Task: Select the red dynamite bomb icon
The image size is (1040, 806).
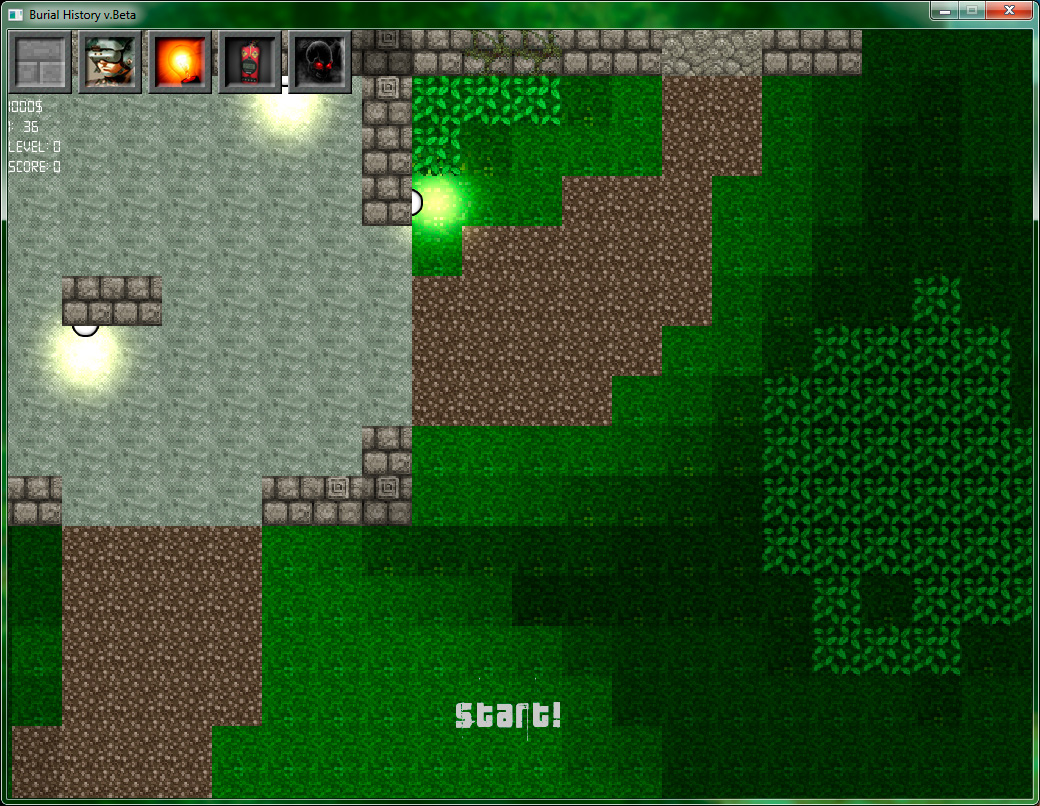Action: (250, 62)
